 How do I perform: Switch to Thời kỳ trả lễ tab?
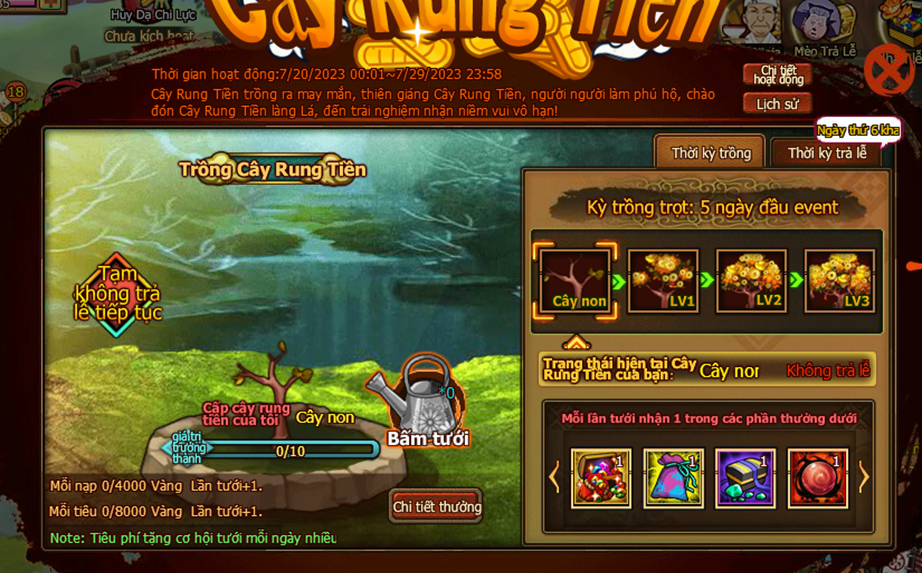[x=826, y=153]
